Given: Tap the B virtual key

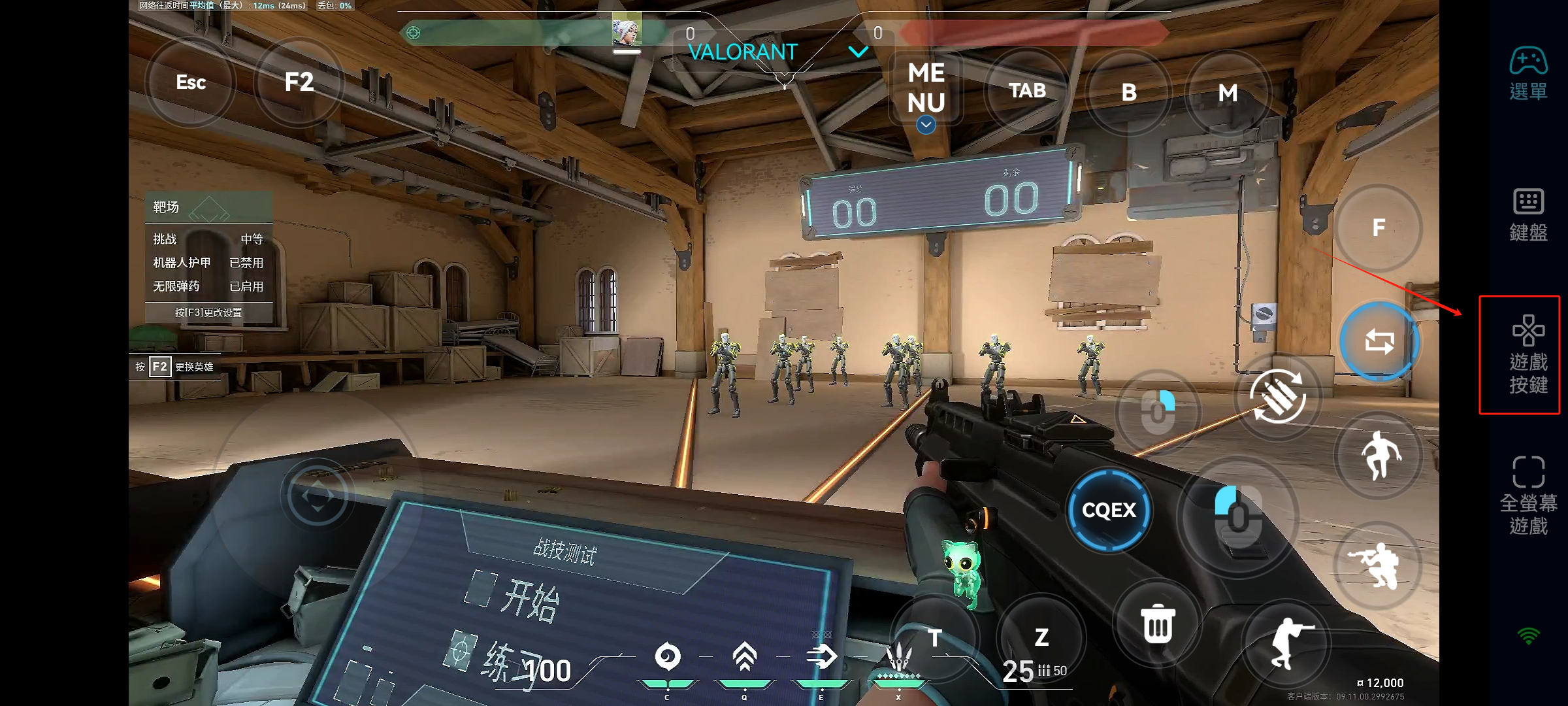Looking at the screenshot, I should 1128,93.
